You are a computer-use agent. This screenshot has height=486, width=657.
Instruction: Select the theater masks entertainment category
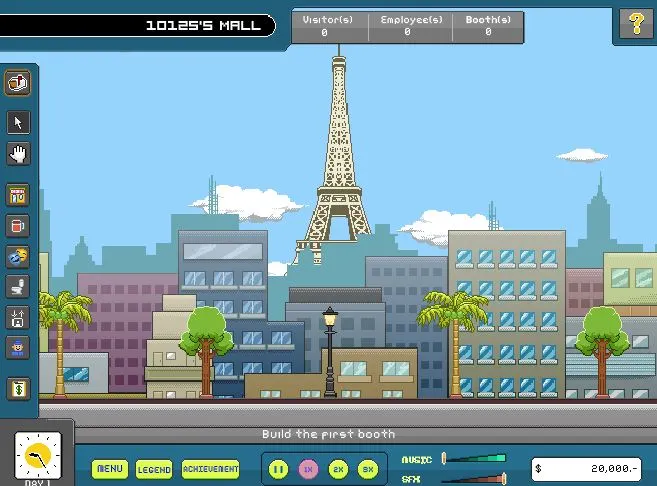(x=18, y=257)
